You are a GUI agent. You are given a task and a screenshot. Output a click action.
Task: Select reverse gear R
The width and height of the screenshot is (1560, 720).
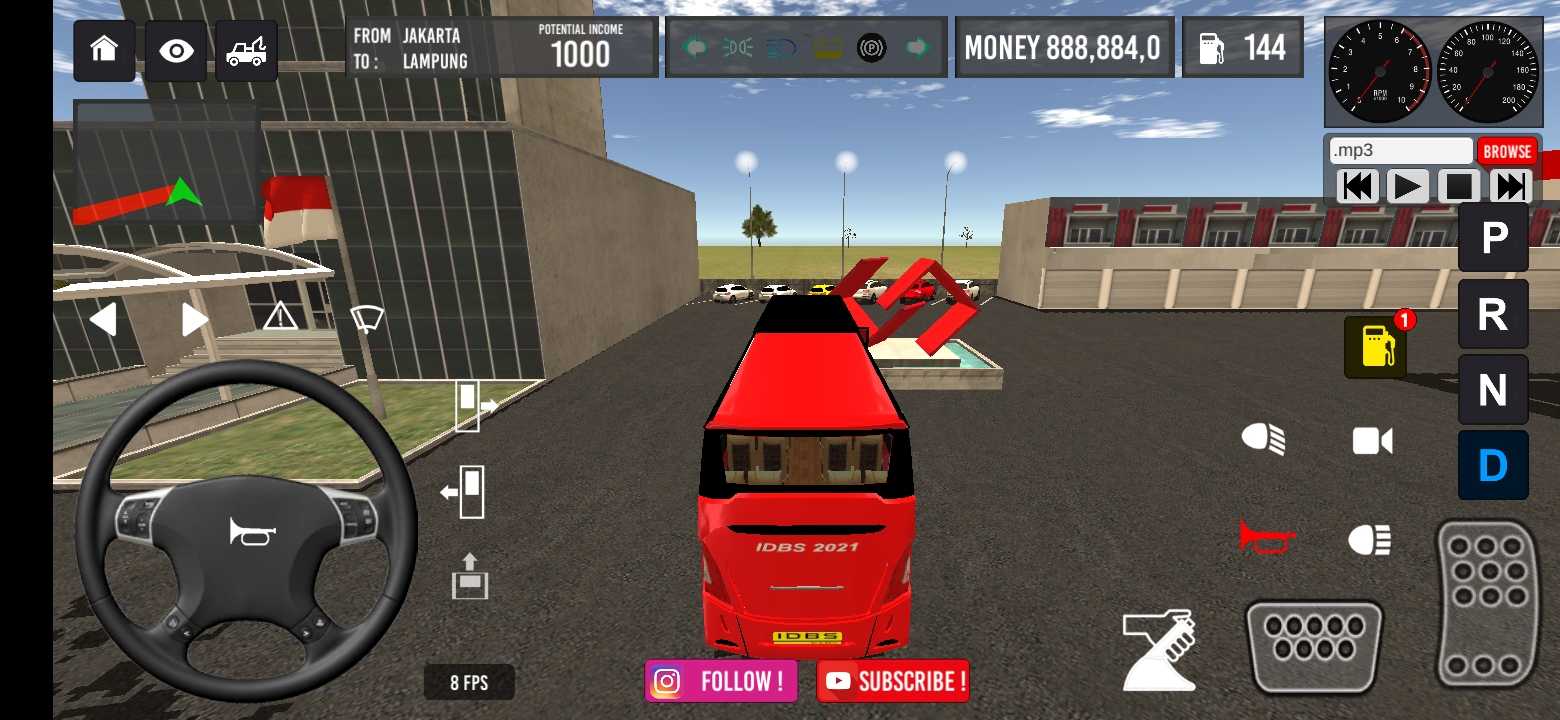pos(1493,314)
